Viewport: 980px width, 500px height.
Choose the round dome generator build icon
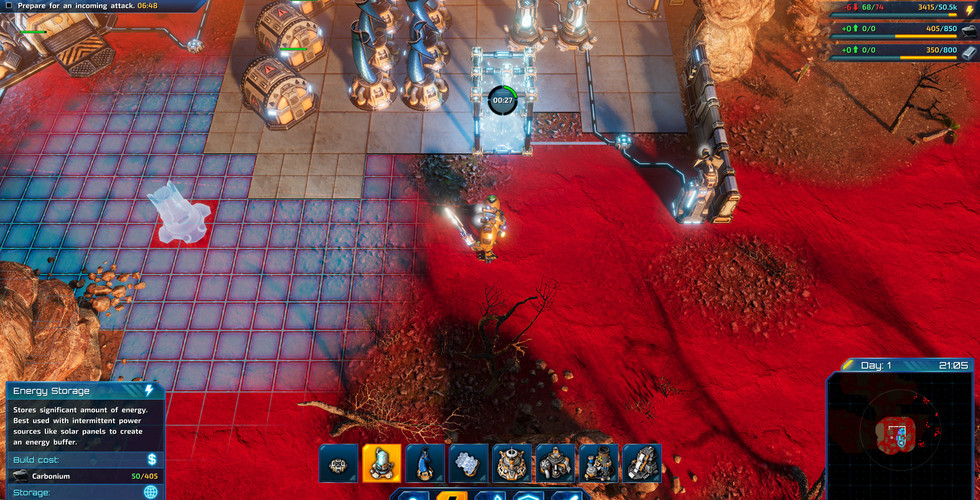(512, 463)
